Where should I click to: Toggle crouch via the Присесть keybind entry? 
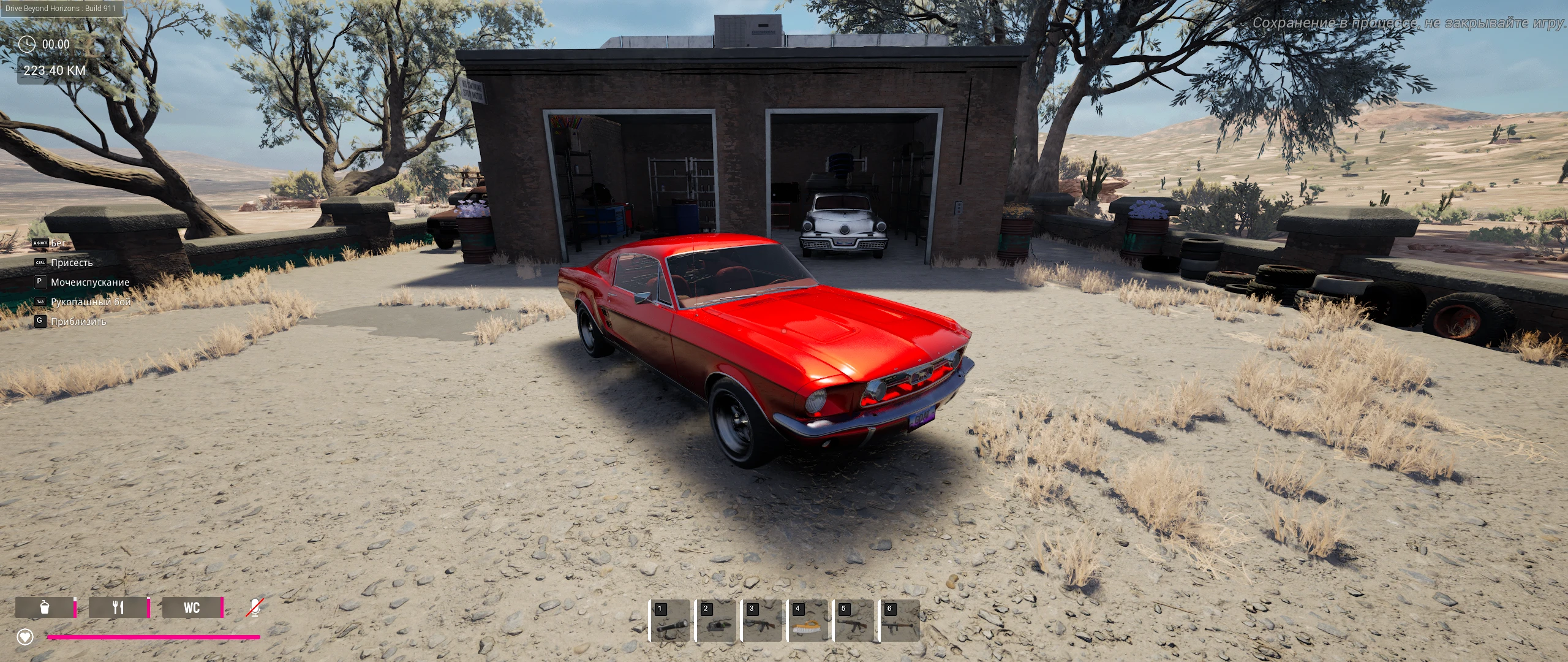point(73,262)
